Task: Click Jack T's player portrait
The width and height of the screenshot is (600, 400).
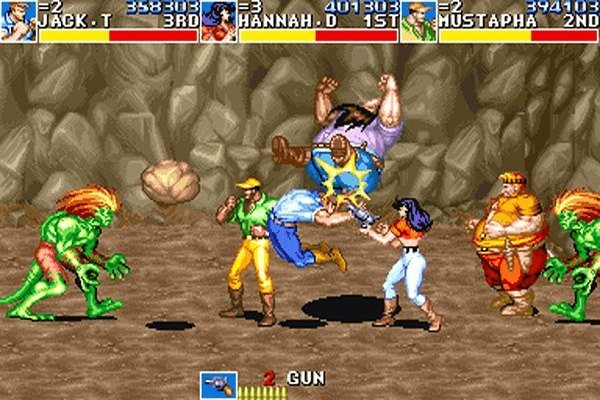Action: 18,21
